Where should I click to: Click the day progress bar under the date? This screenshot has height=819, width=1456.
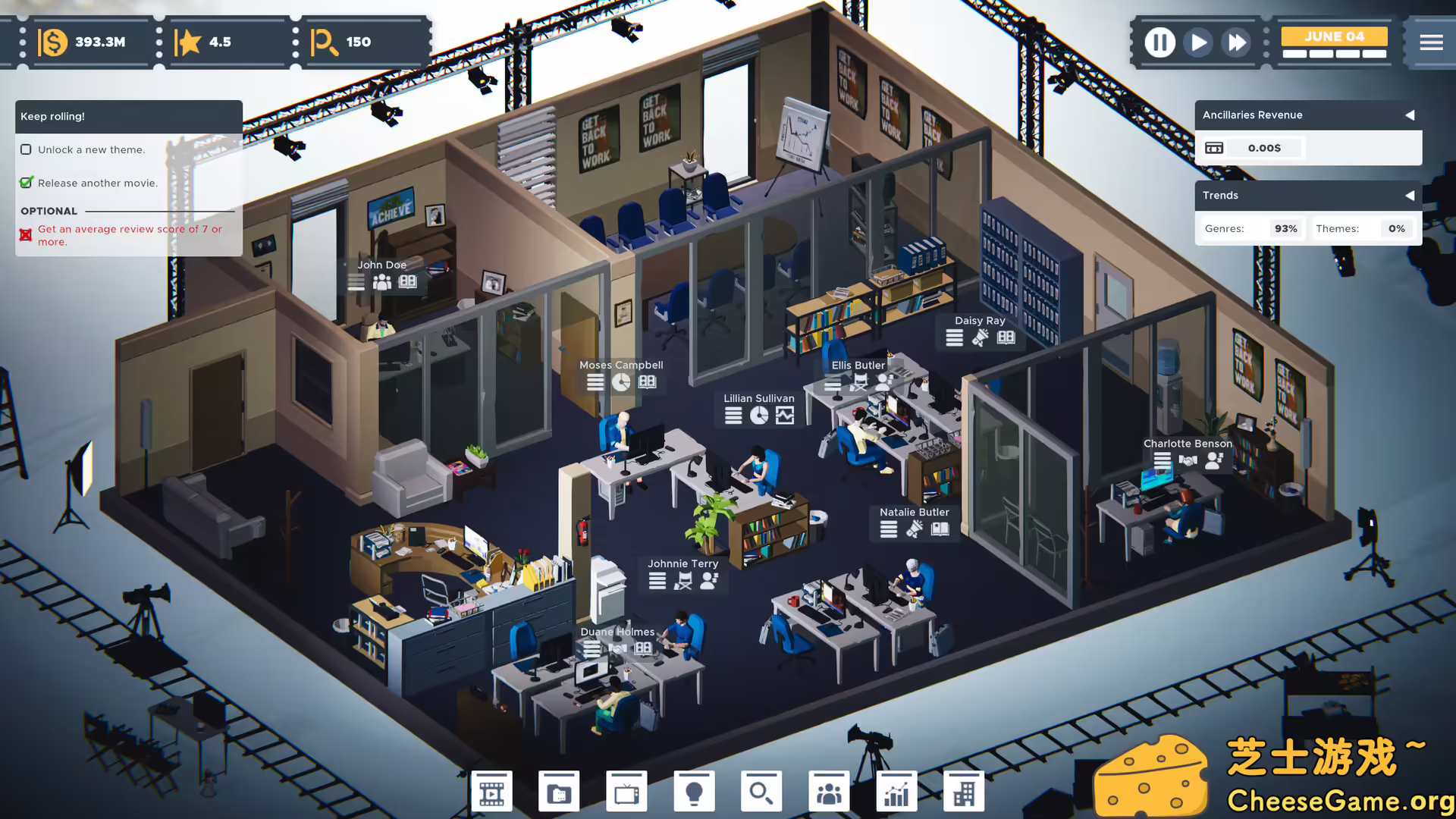[1333, 55]
